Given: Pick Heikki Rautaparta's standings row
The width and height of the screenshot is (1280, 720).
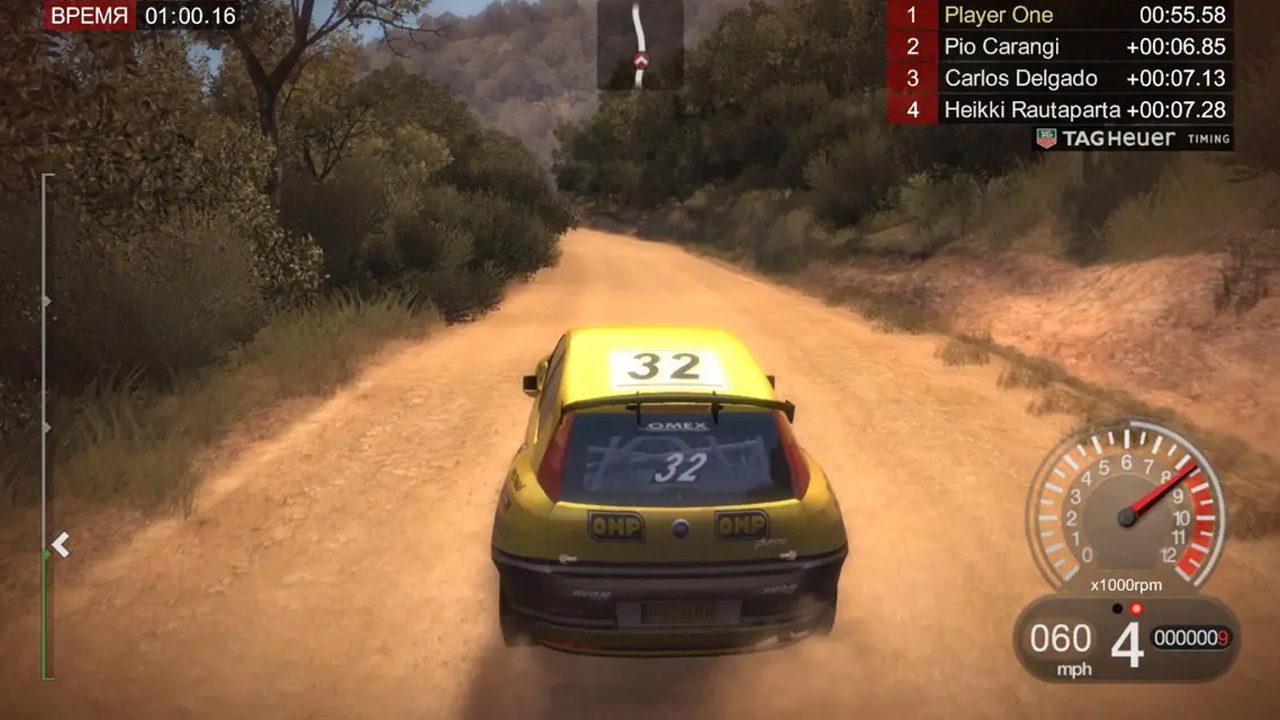Looking at the screenshot, I should [x=1060, y=109].
